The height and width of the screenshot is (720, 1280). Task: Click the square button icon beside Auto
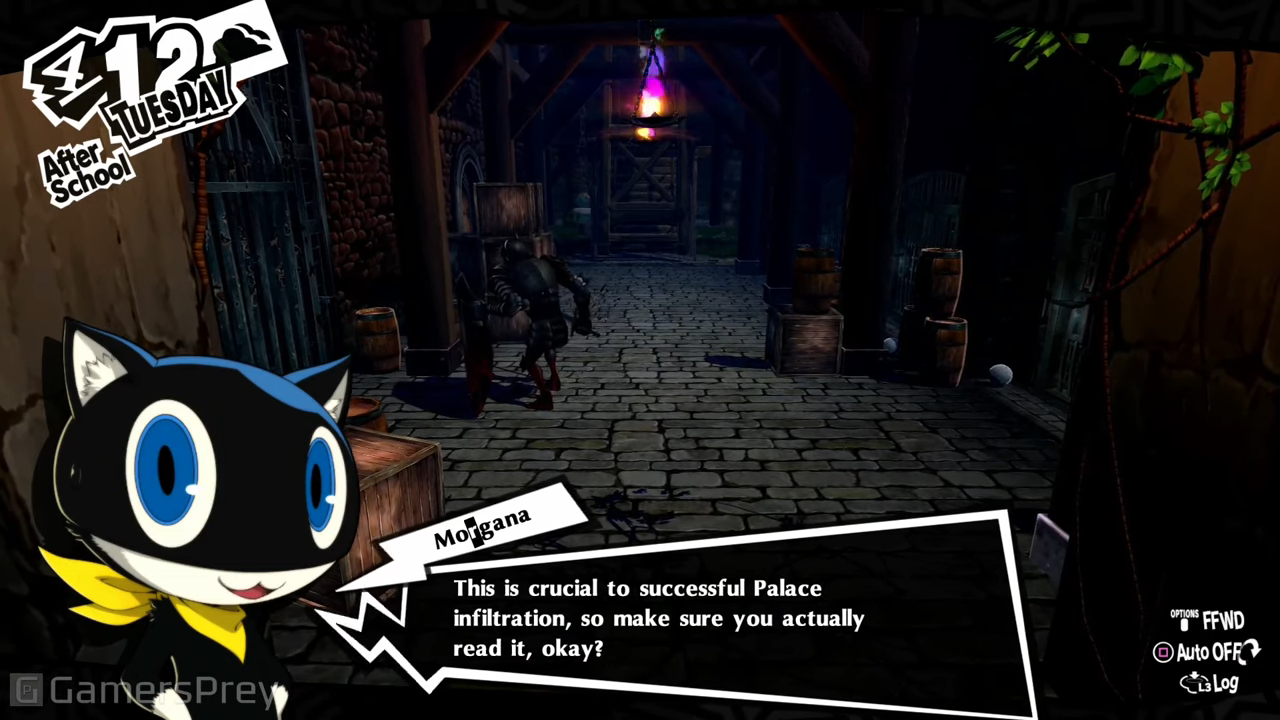(1165, 653)
